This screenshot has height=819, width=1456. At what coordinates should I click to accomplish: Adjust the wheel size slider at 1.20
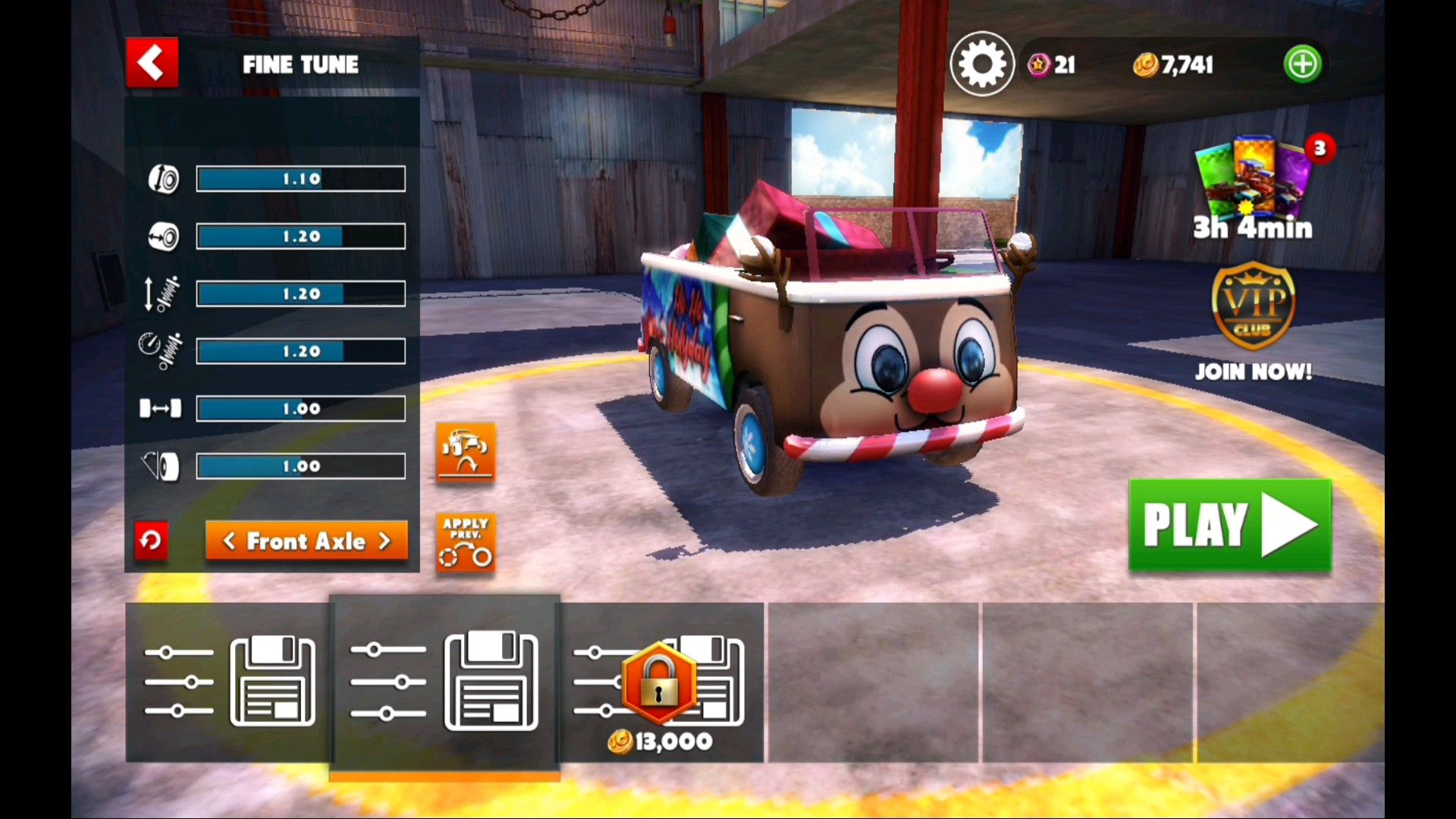(300, 237)
